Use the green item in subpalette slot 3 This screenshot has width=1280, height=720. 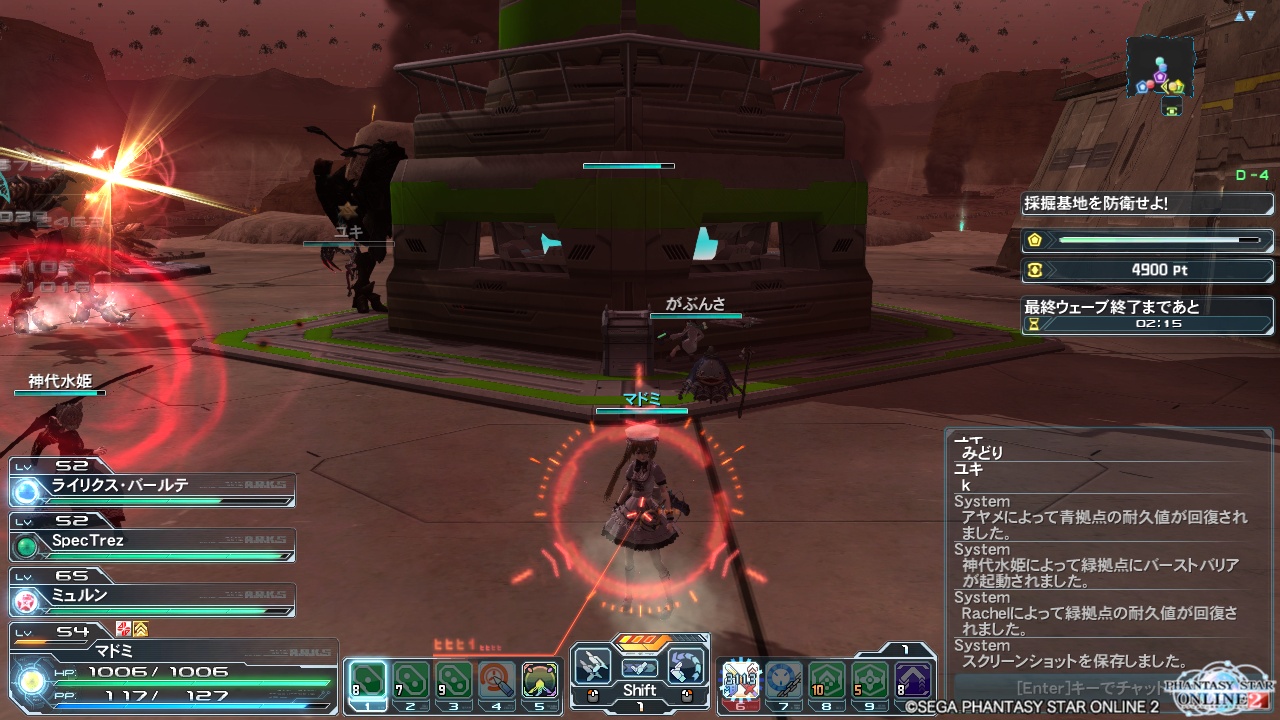tap(453, 682)
